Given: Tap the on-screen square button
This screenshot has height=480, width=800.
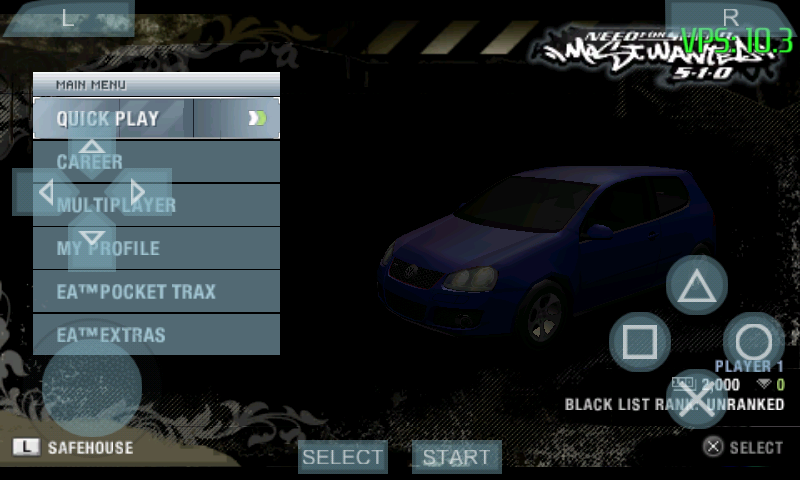Looking at the screenshot, I should tap(640, 343).
